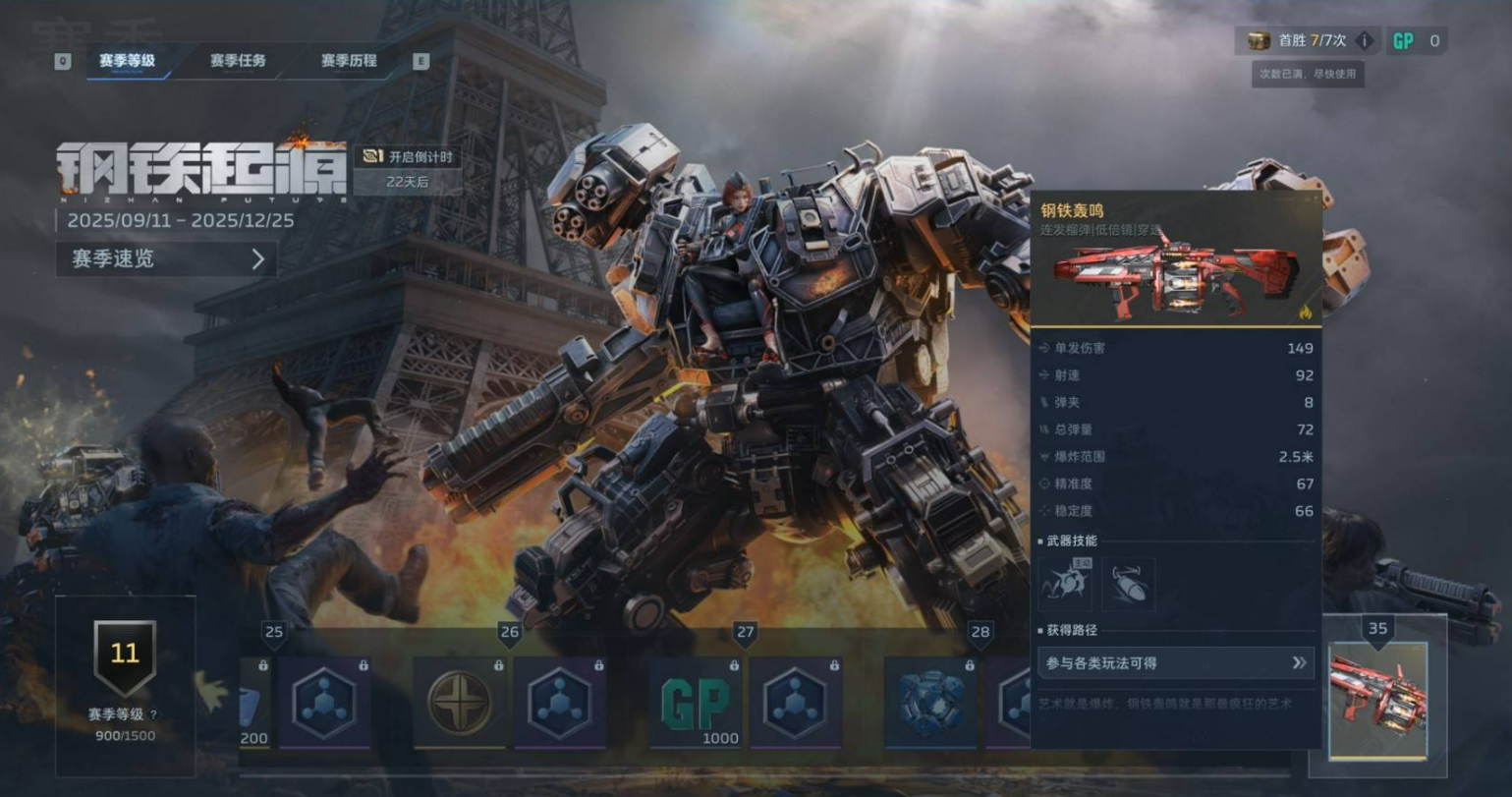Expand acquisition details via the double chevron
Viewport: 1512px width, 797px height.
pos(1299,662)
